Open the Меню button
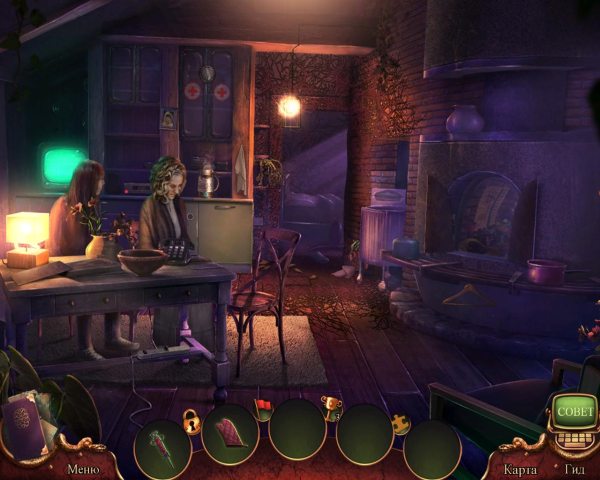600x480 pixels. 83,467
